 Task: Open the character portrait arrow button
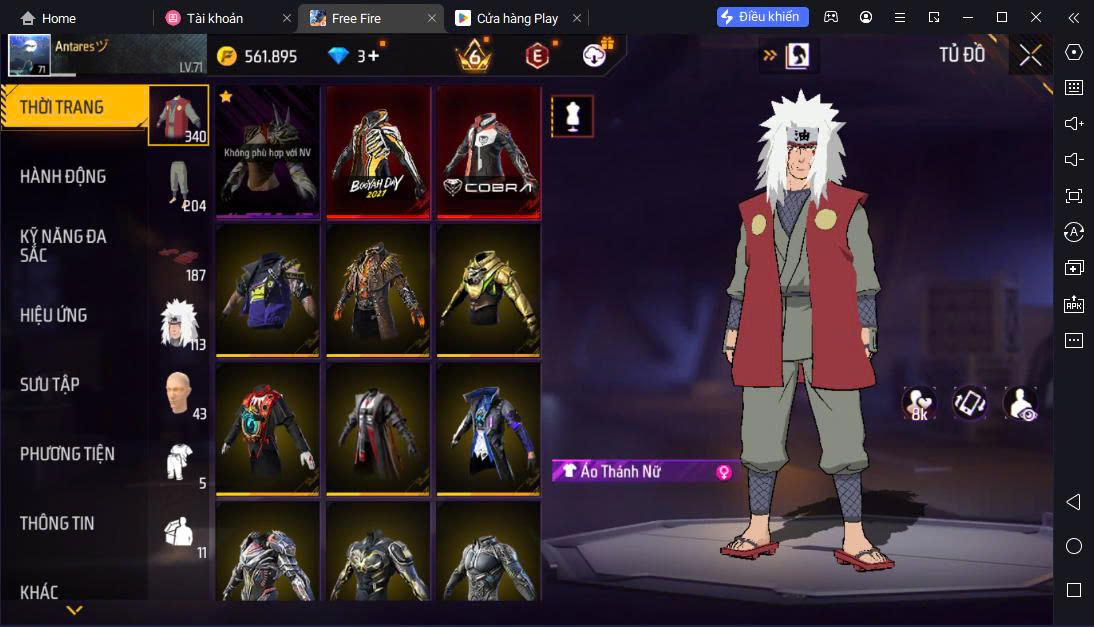787,56
